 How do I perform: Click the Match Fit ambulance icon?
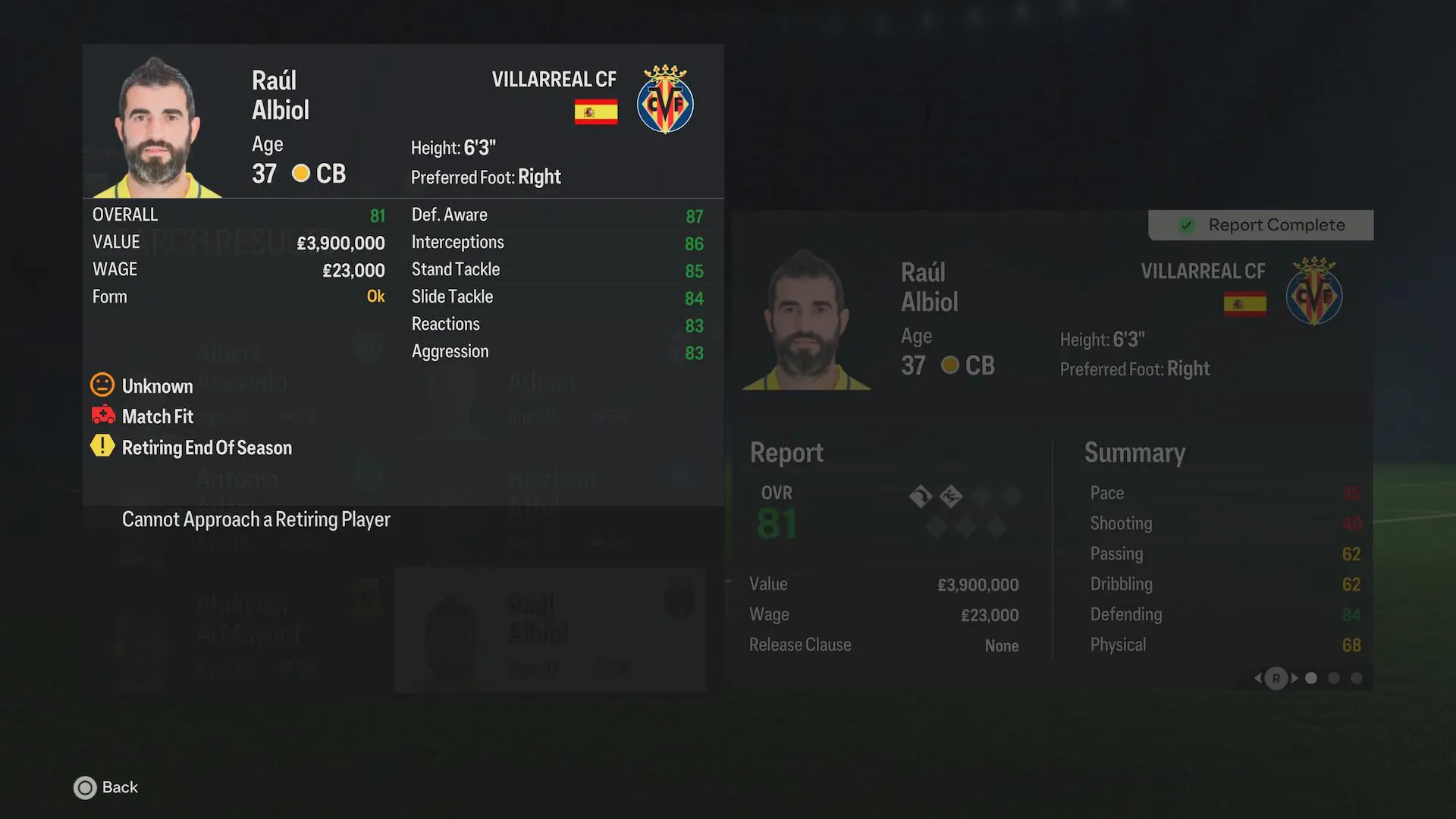[x=103, y=416]
